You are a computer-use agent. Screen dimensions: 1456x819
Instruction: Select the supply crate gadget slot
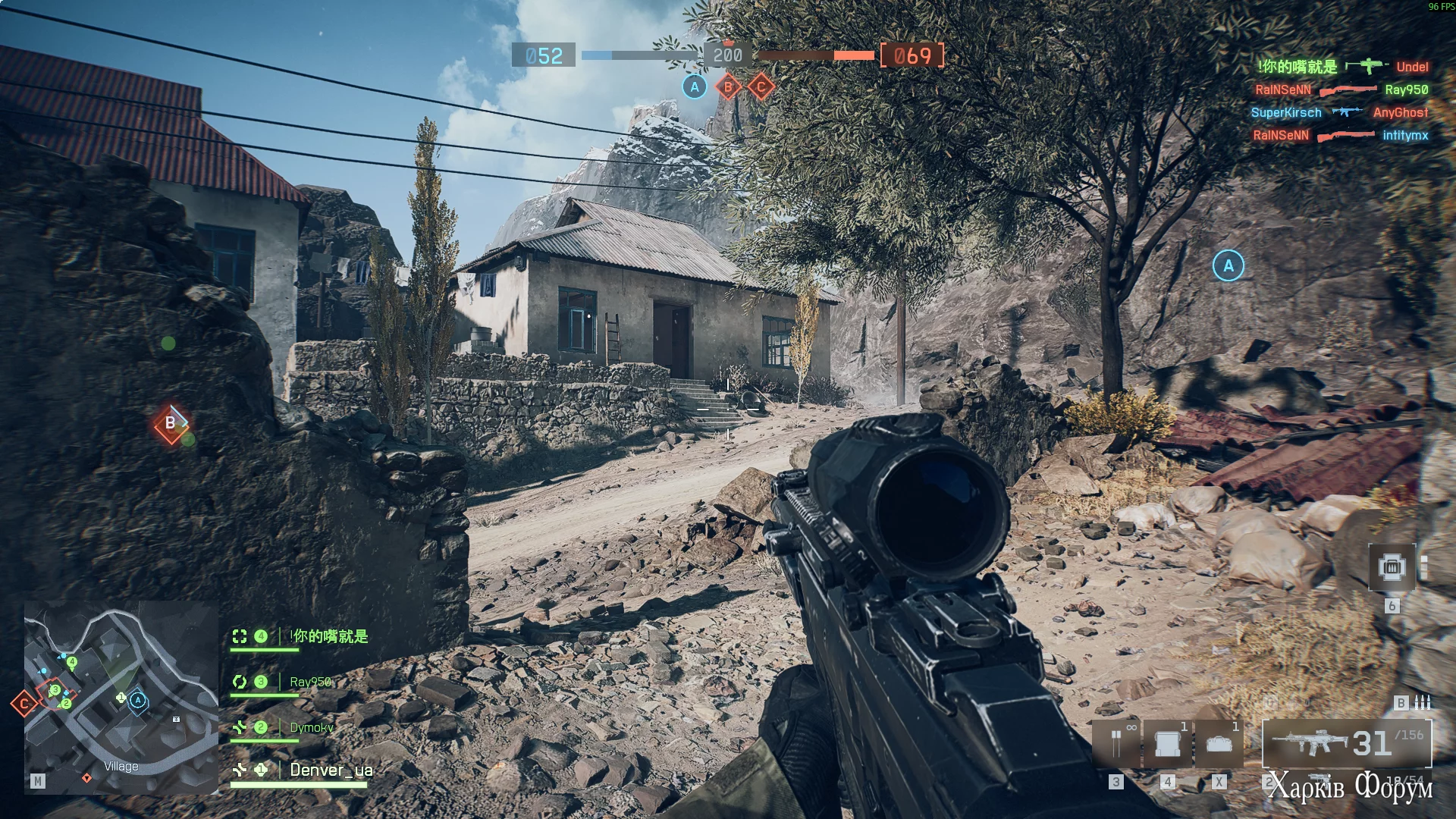tap(1167, 744)
